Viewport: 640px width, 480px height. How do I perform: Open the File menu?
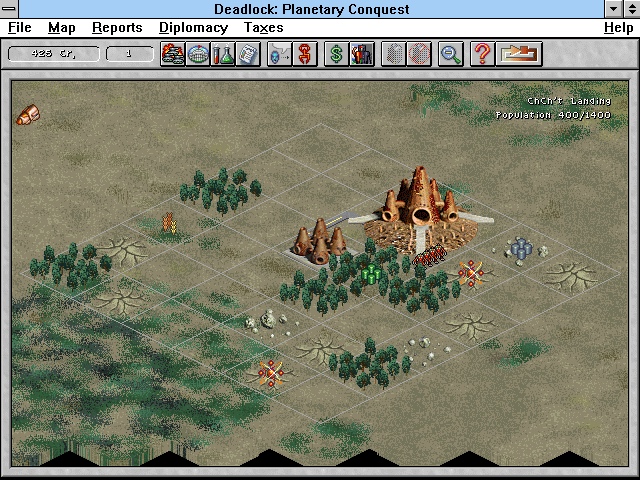(x=20, y=28)
